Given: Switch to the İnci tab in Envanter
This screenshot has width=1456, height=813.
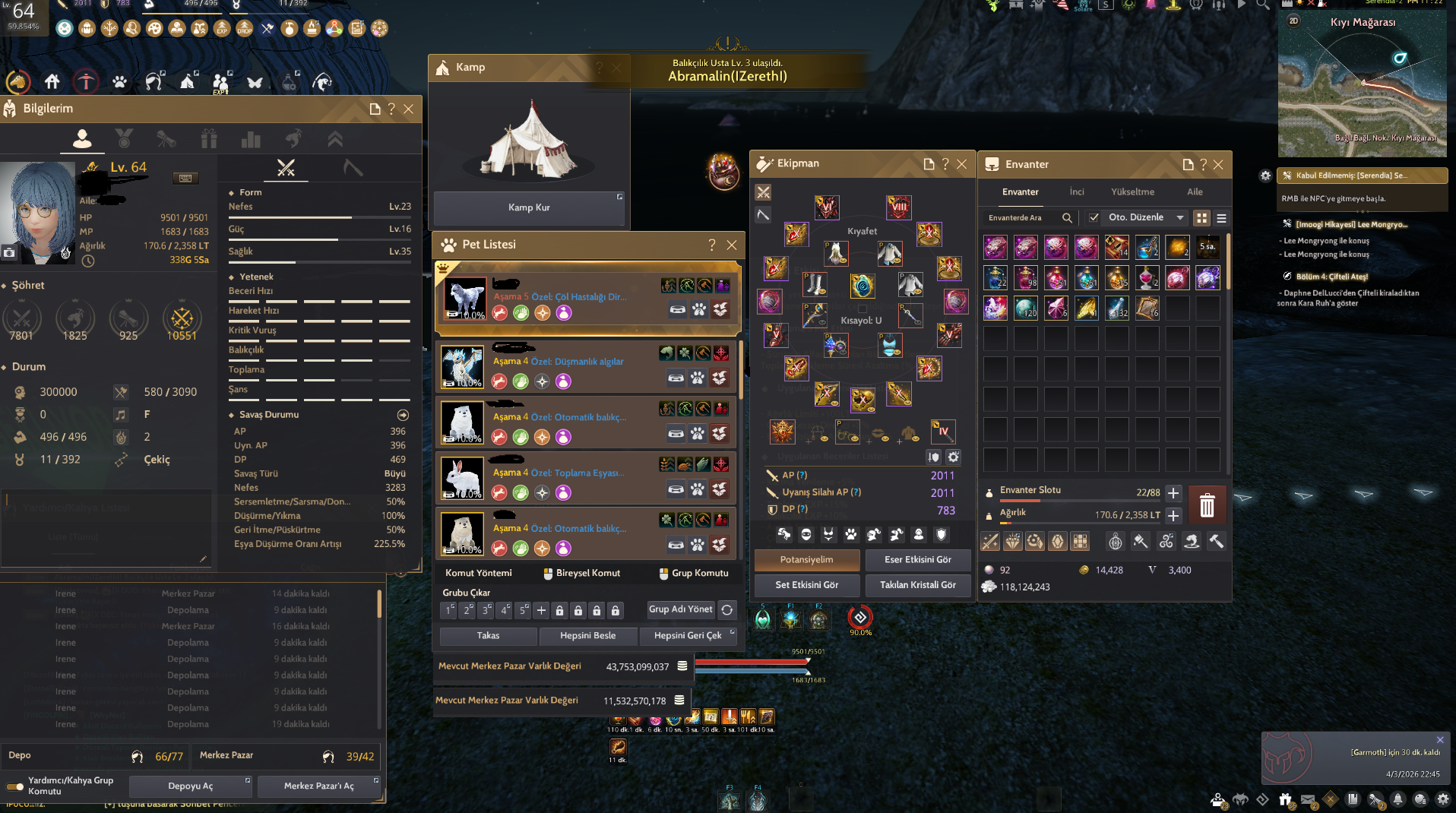Looking at the screenshot, I should 1077,192.
